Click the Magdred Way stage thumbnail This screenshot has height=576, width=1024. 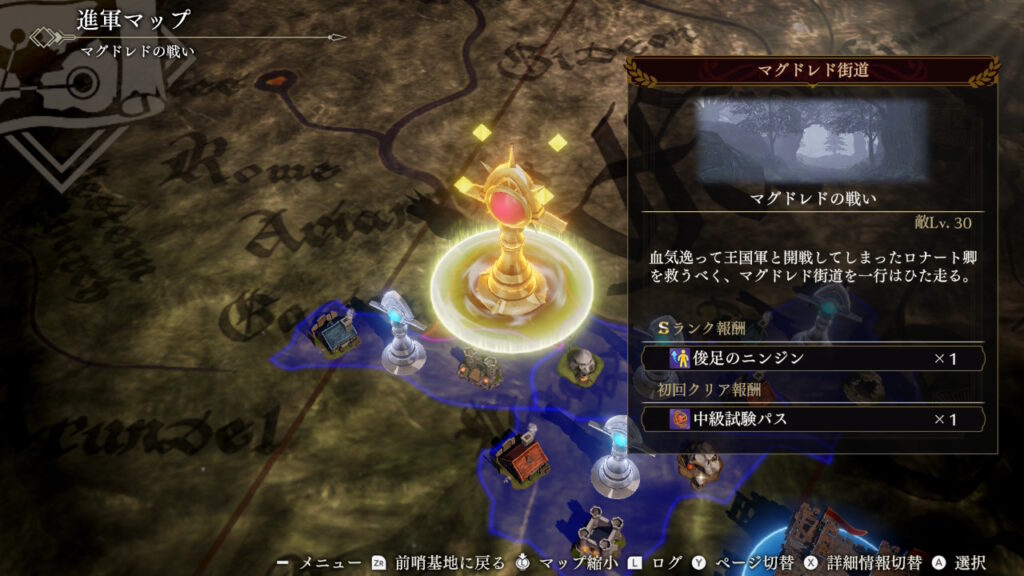[x=812, y=138]
